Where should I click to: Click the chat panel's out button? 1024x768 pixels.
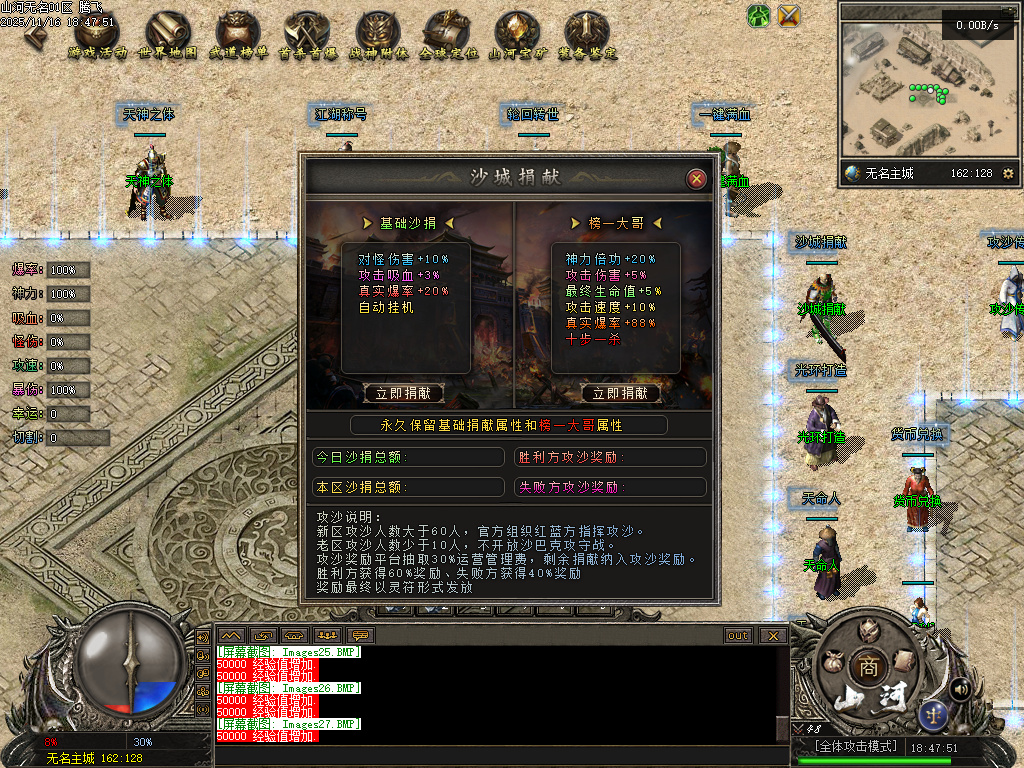738,635
